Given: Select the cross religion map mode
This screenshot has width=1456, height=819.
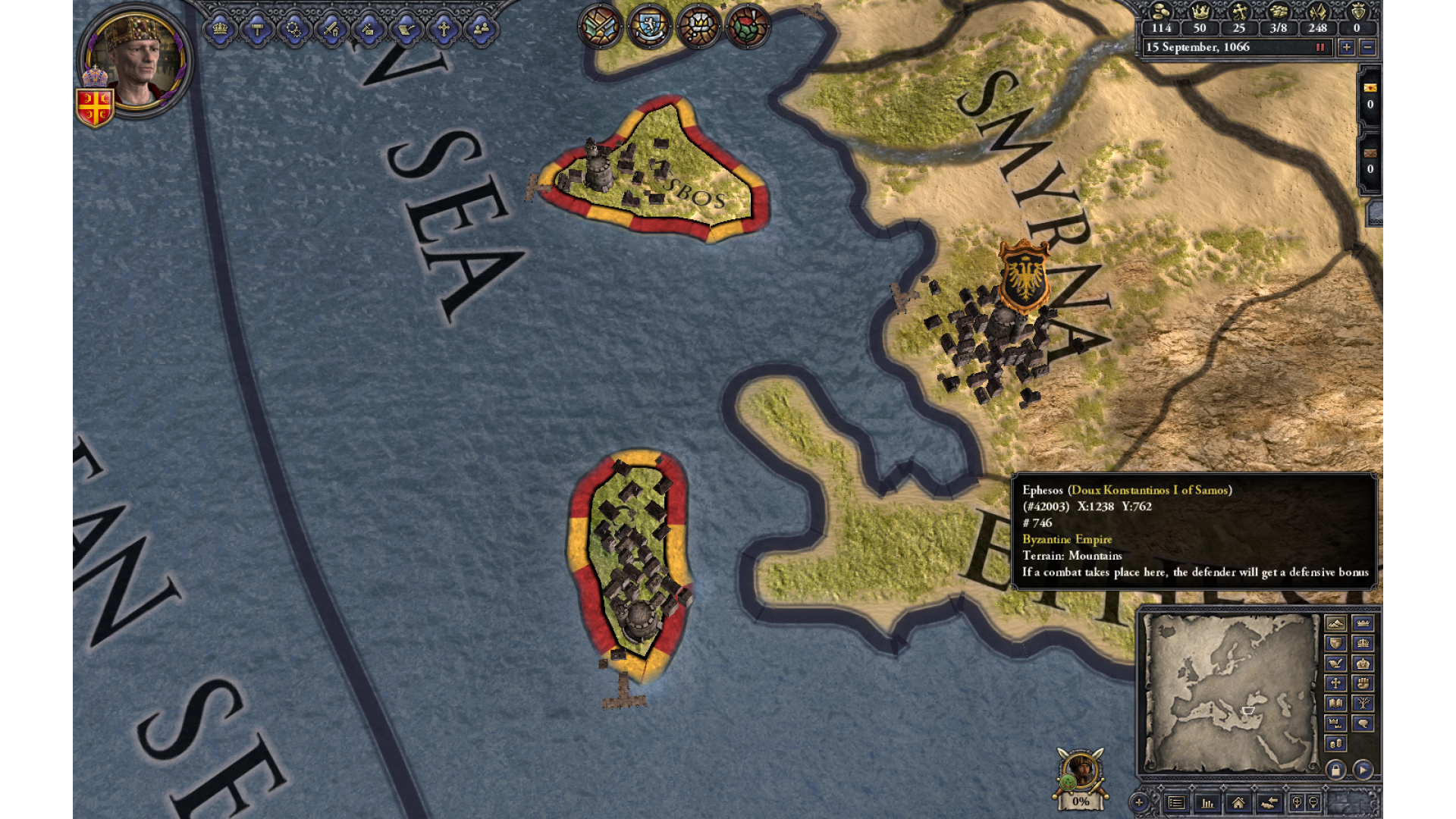Looking at the screenshot, I should [1335, 683].
